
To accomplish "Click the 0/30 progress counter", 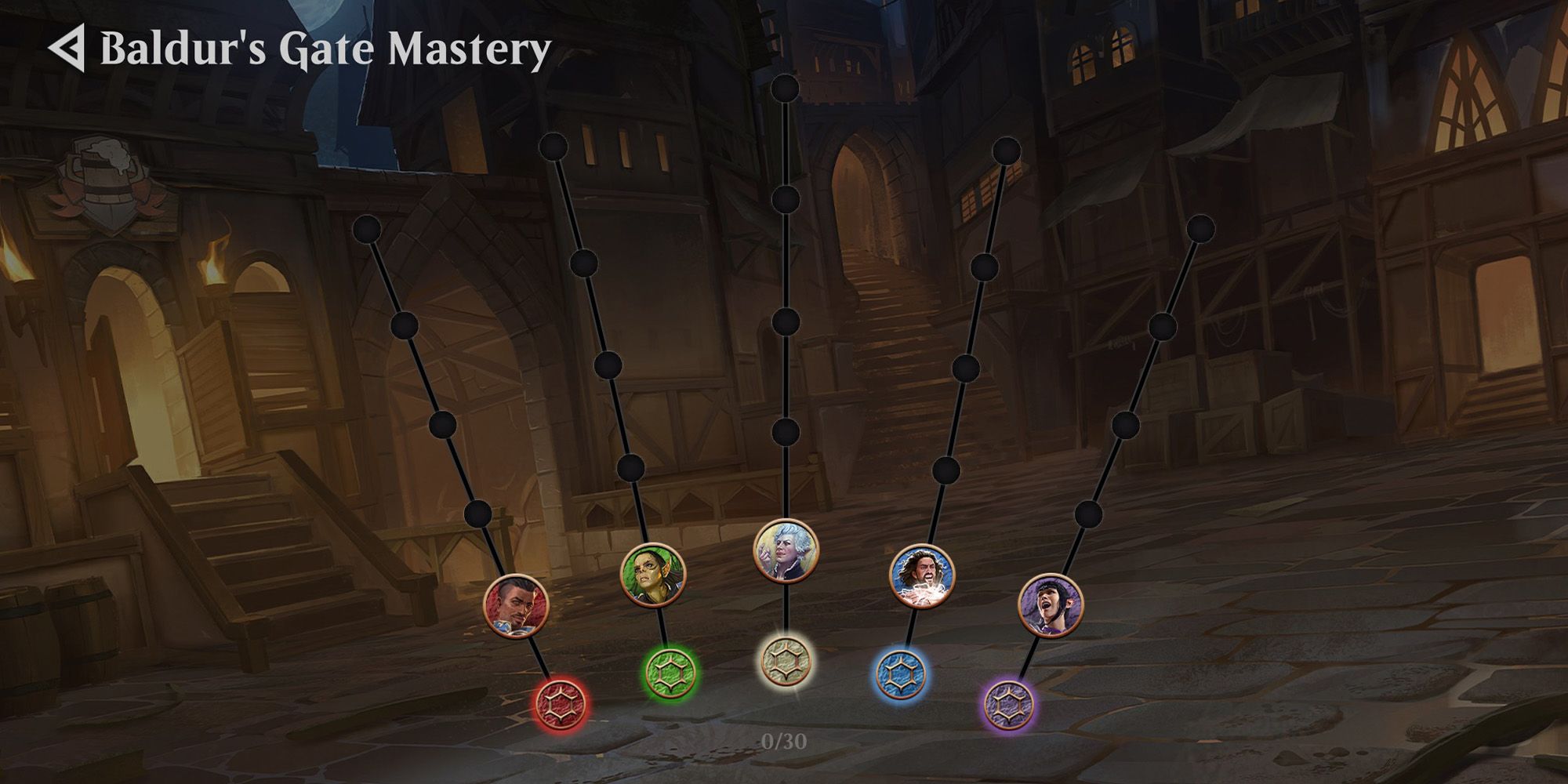I will point(784,739).
